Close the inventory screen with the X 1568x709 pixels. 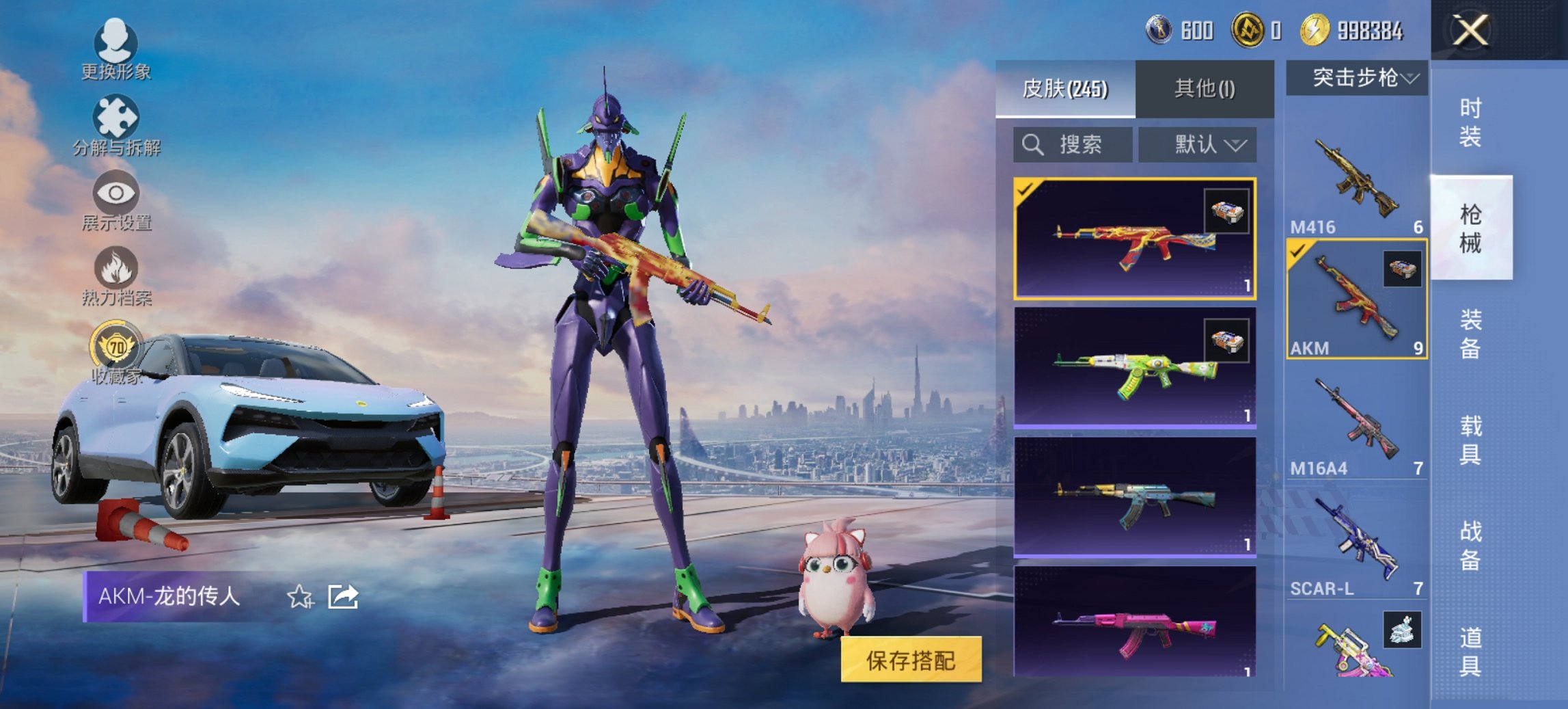(x=1470, y=31)
